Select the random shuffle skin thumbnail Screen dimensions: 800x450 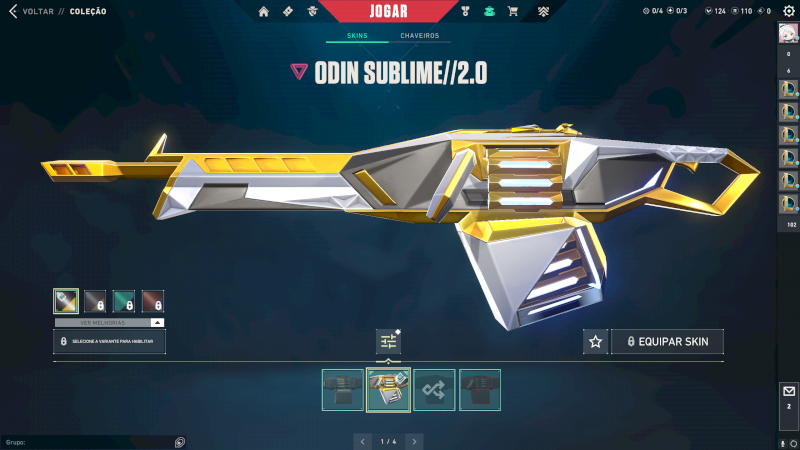pos(435,390)
